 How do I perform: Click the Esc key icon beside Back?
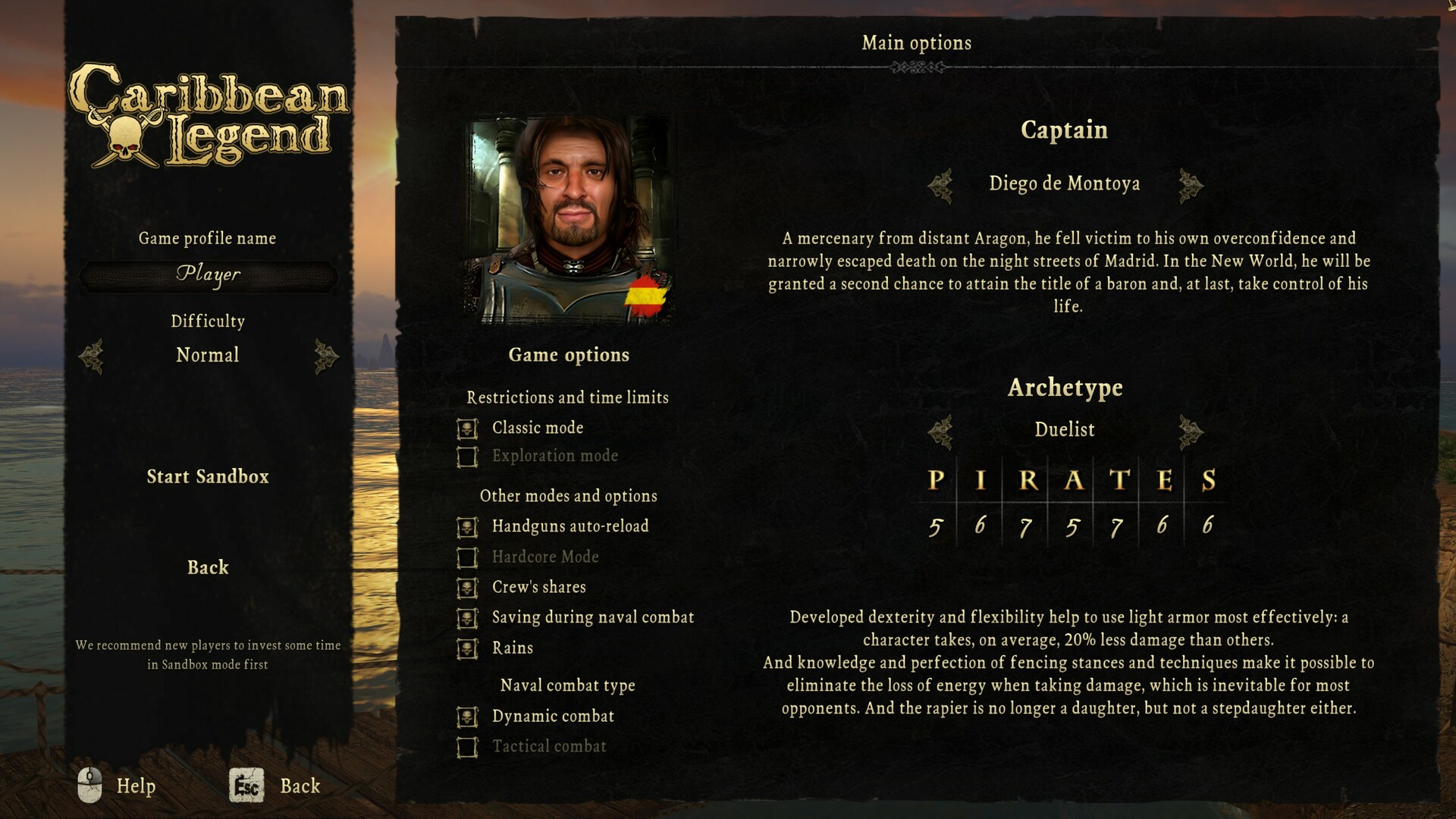pos(248,786)
